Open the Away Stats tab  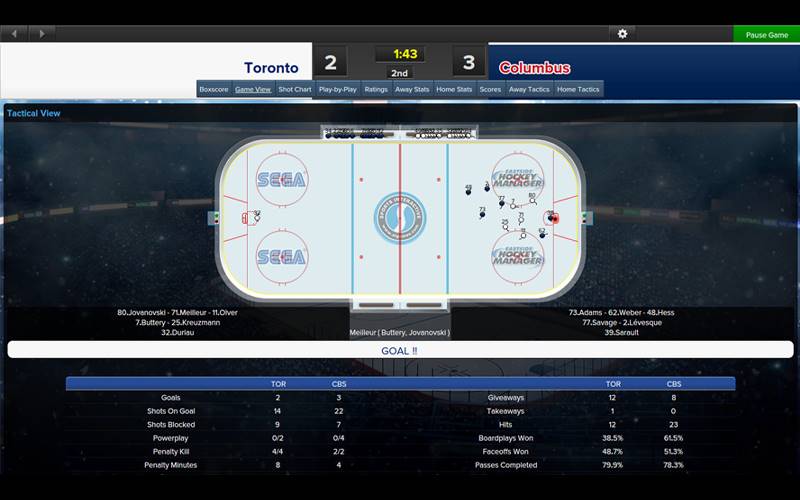[412, 89]
